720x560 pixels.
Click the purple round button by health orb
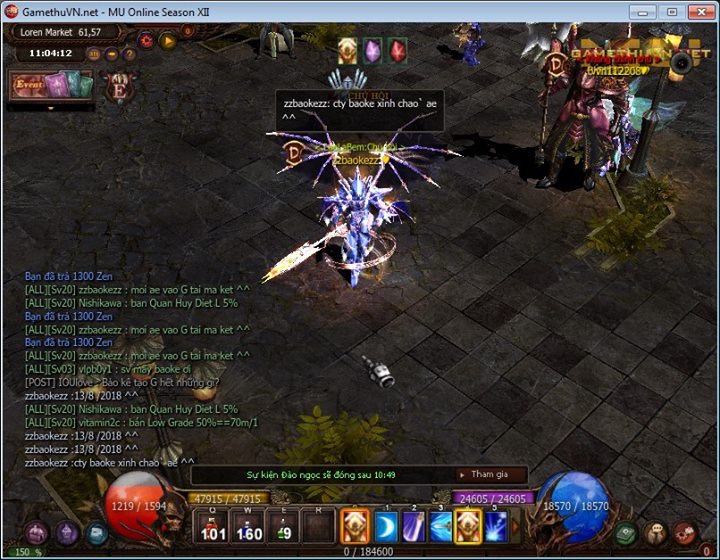(x=67, y=533)
